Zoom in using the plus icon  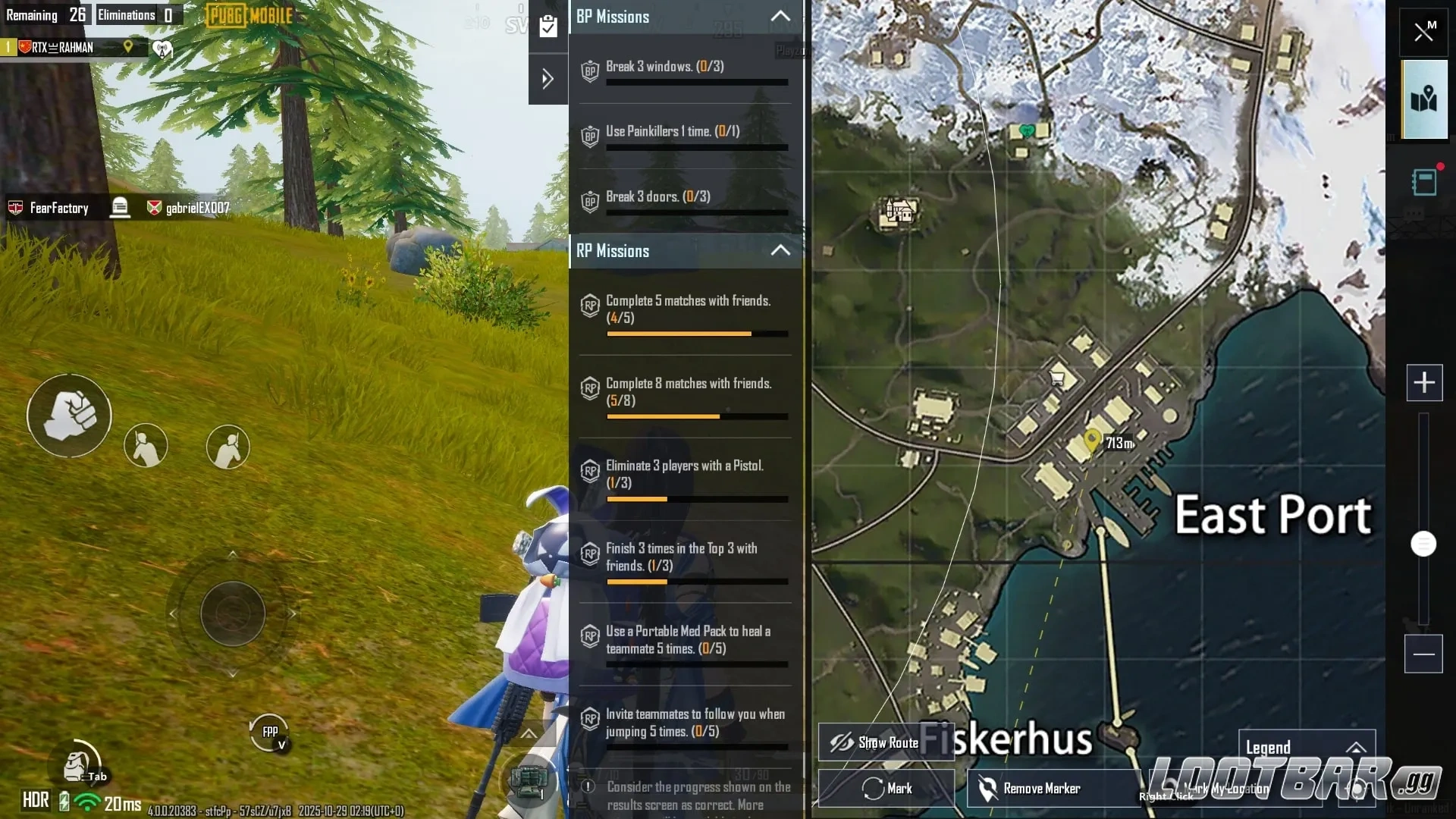pyautogui.click(x=1425, y=384)
